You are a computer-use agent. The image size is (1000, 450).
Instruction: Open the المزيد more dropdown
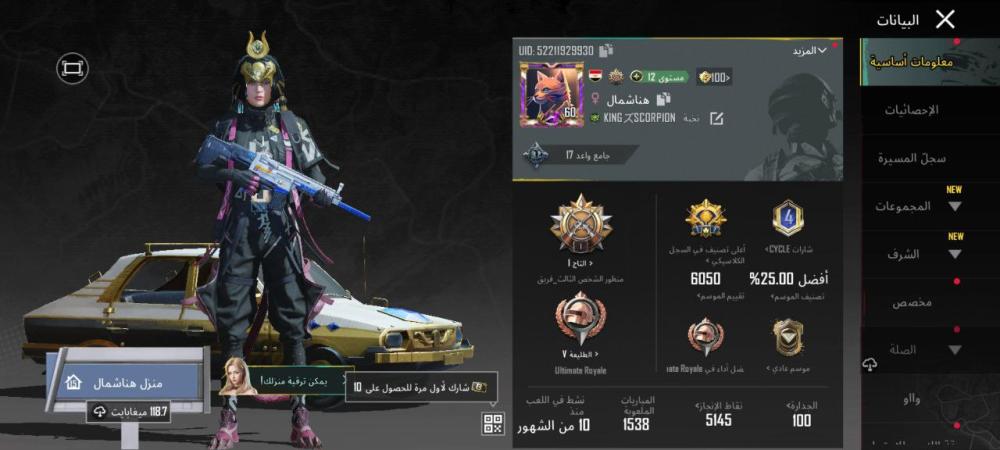point(809,50)
